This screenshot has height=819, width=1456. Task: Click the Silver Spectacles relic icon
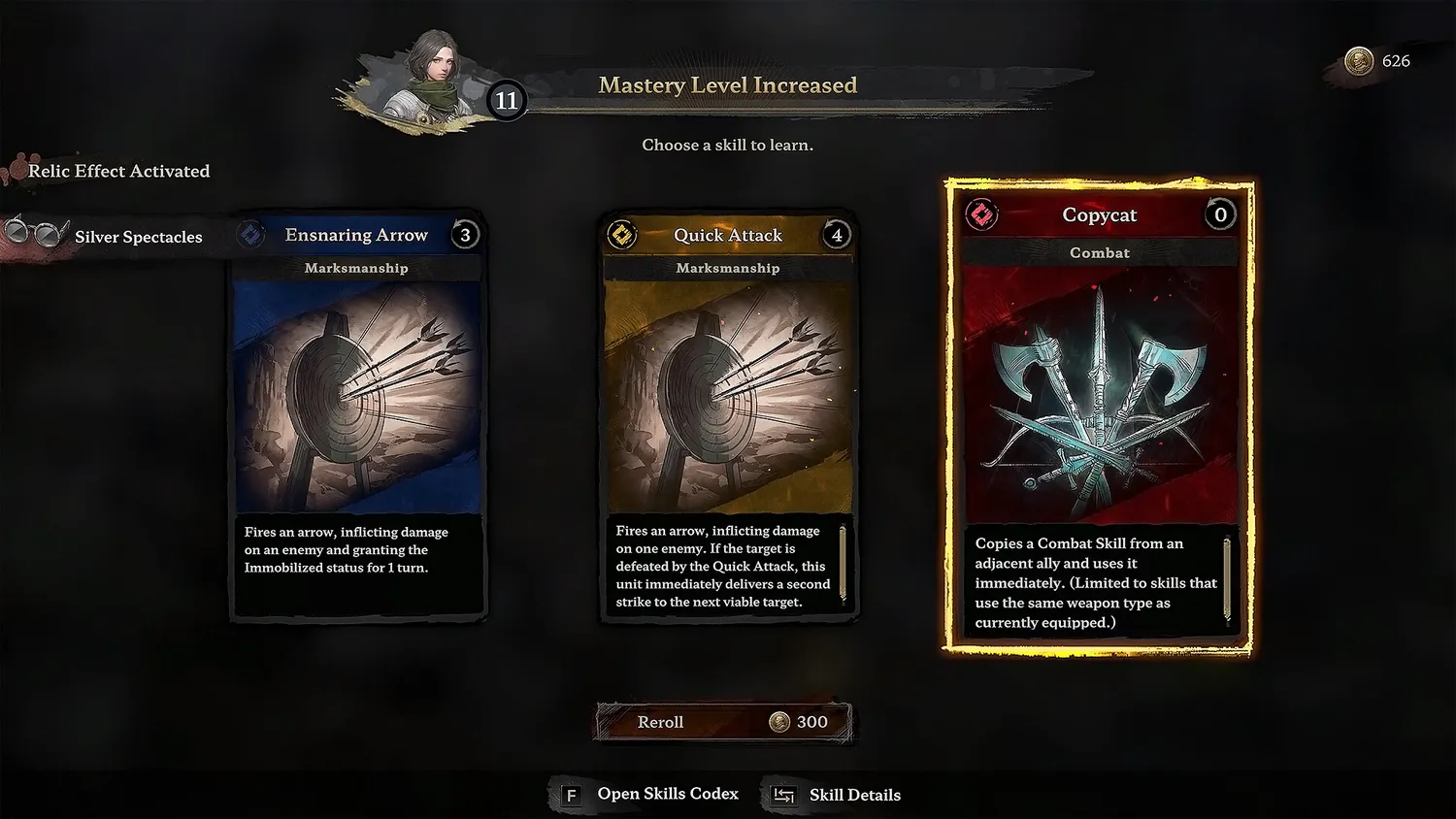pos(35,233)
